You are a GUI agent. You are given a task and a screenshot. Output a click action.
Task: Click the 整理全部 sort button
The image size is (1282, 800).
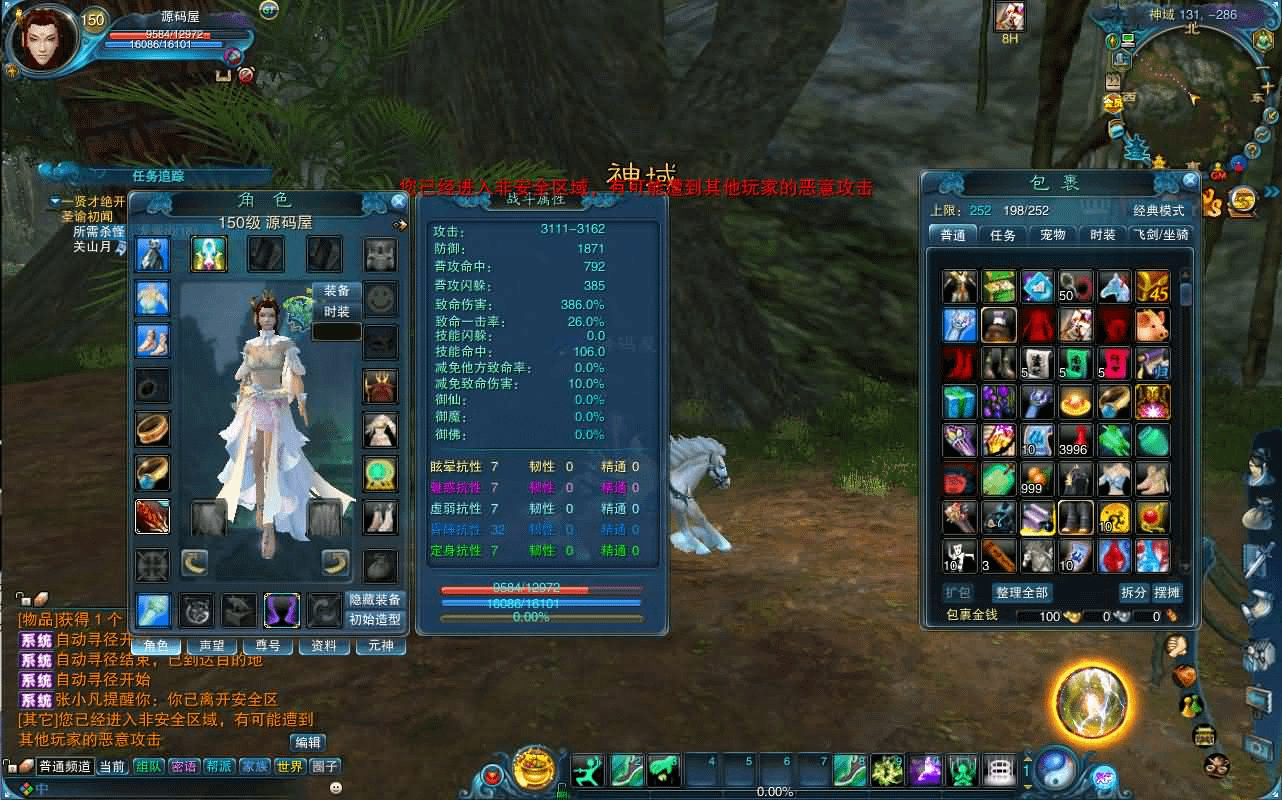[1021, 593]
